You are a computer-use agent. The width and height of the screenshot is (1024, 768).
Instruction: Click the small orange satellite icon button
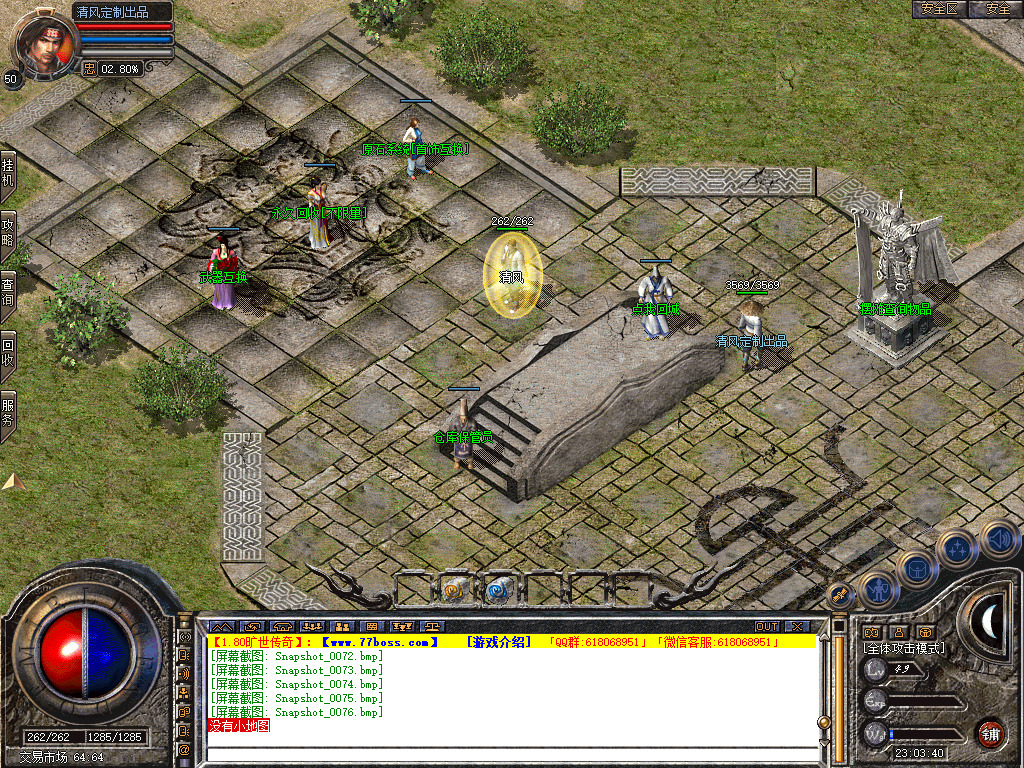[839, 596]
